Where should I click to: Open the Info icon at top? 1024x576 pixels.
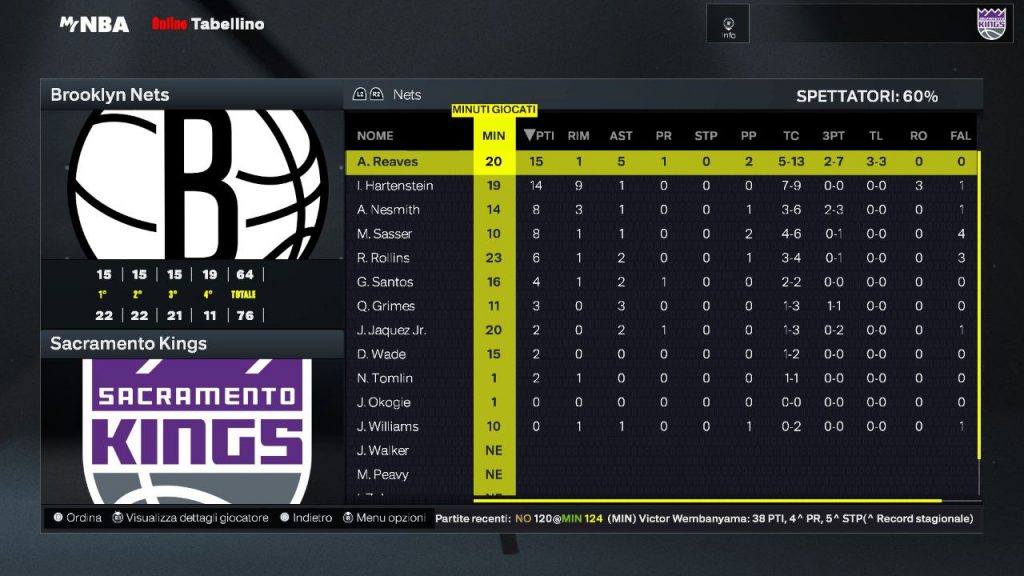[x=729, y=25]
